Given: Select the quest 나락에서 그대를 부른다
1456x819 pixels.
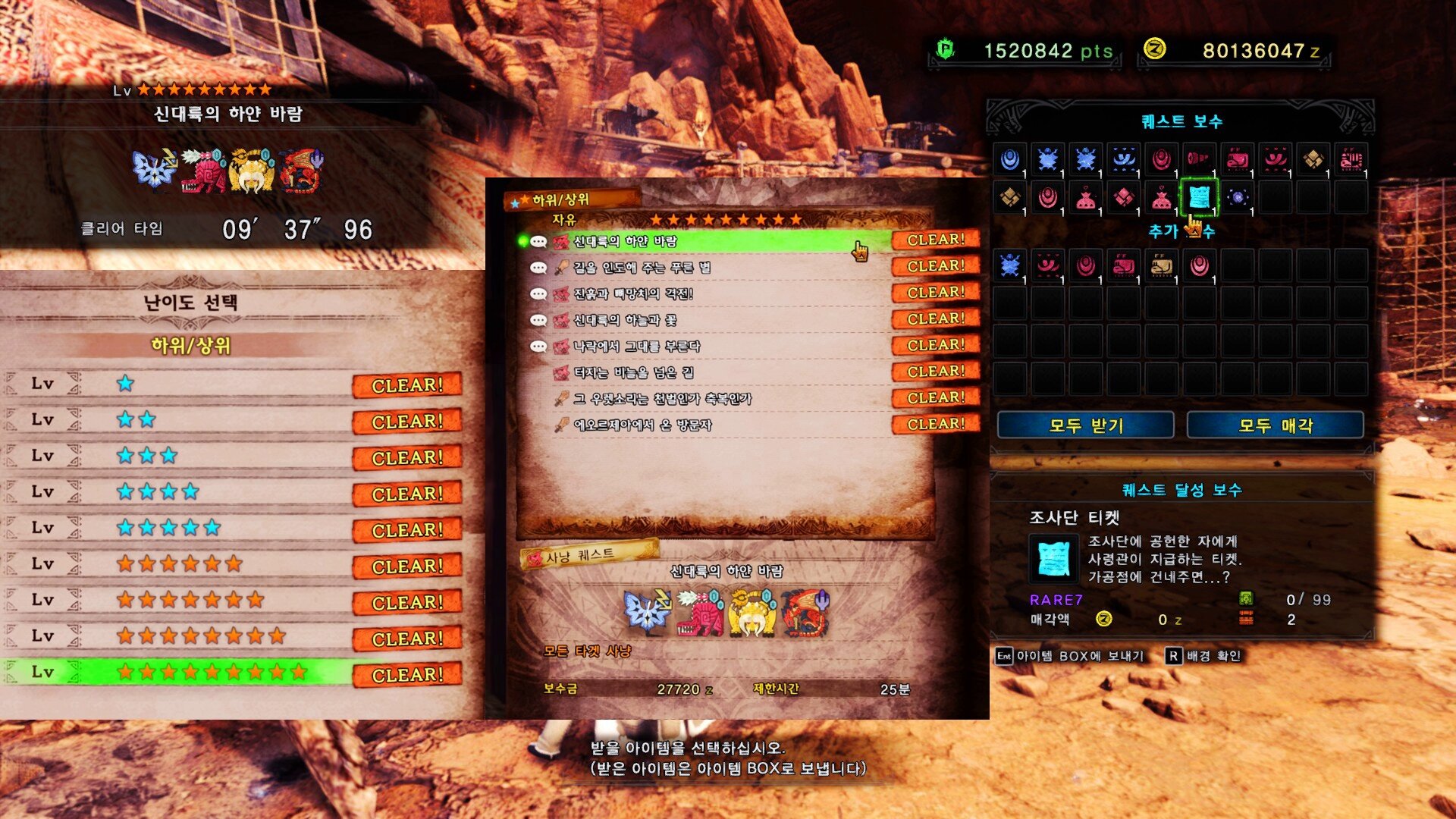Looking at the screenshot, I should [x=636, y=347].
